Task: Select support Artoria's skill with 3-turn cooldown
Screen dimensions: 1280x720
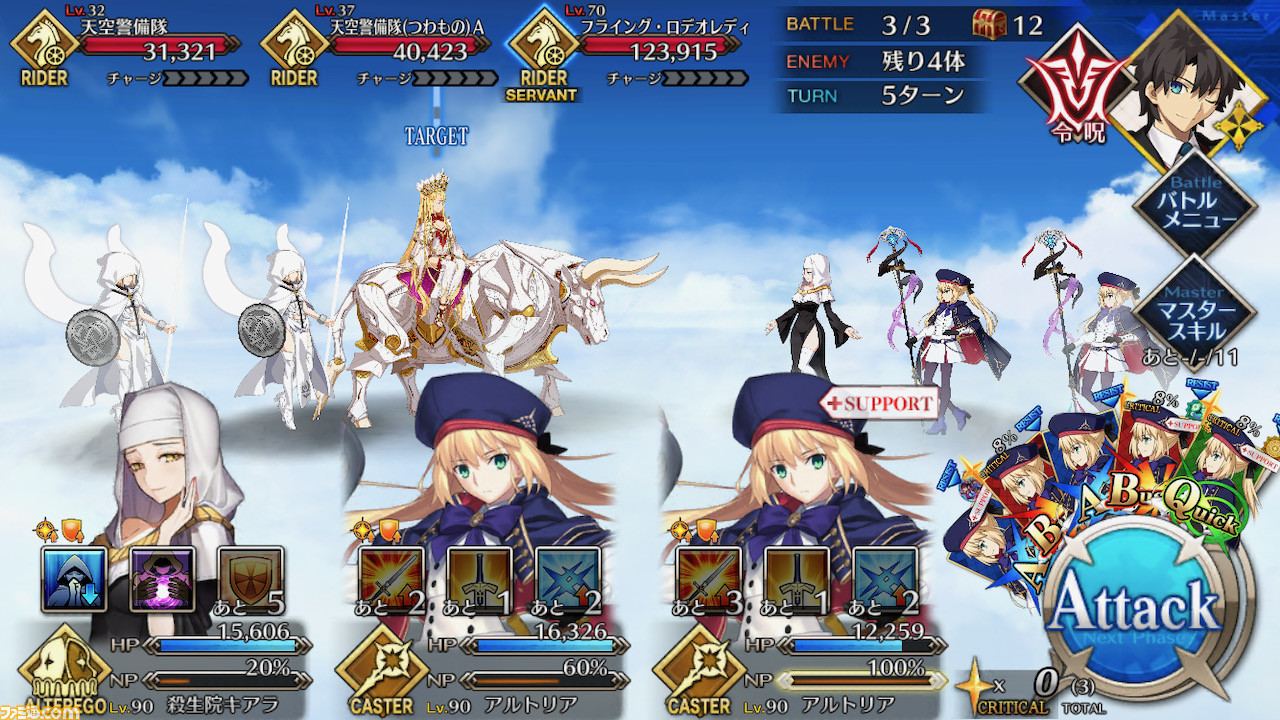Action: (x=708, y=579)
